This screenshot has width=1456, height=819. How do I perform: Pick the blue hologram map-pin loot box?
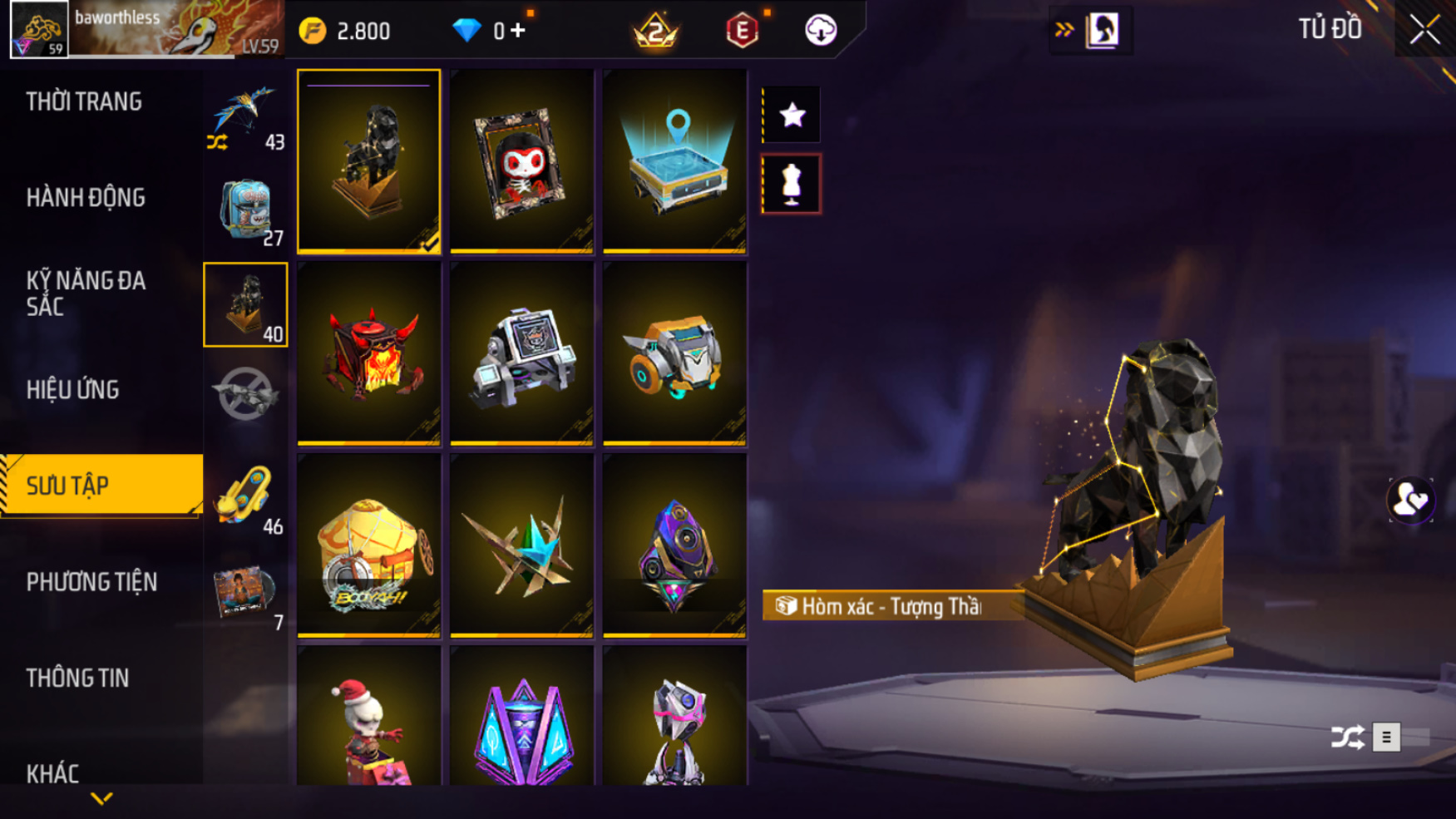[x=674, y=161]
